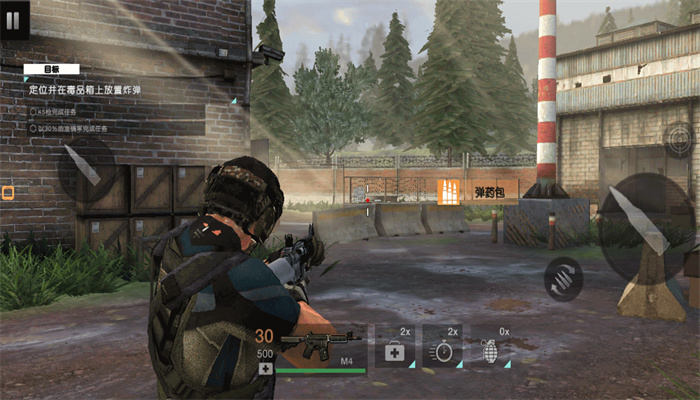
Task: Throw a grenade from the grenade slot
Action: (490, 348)
